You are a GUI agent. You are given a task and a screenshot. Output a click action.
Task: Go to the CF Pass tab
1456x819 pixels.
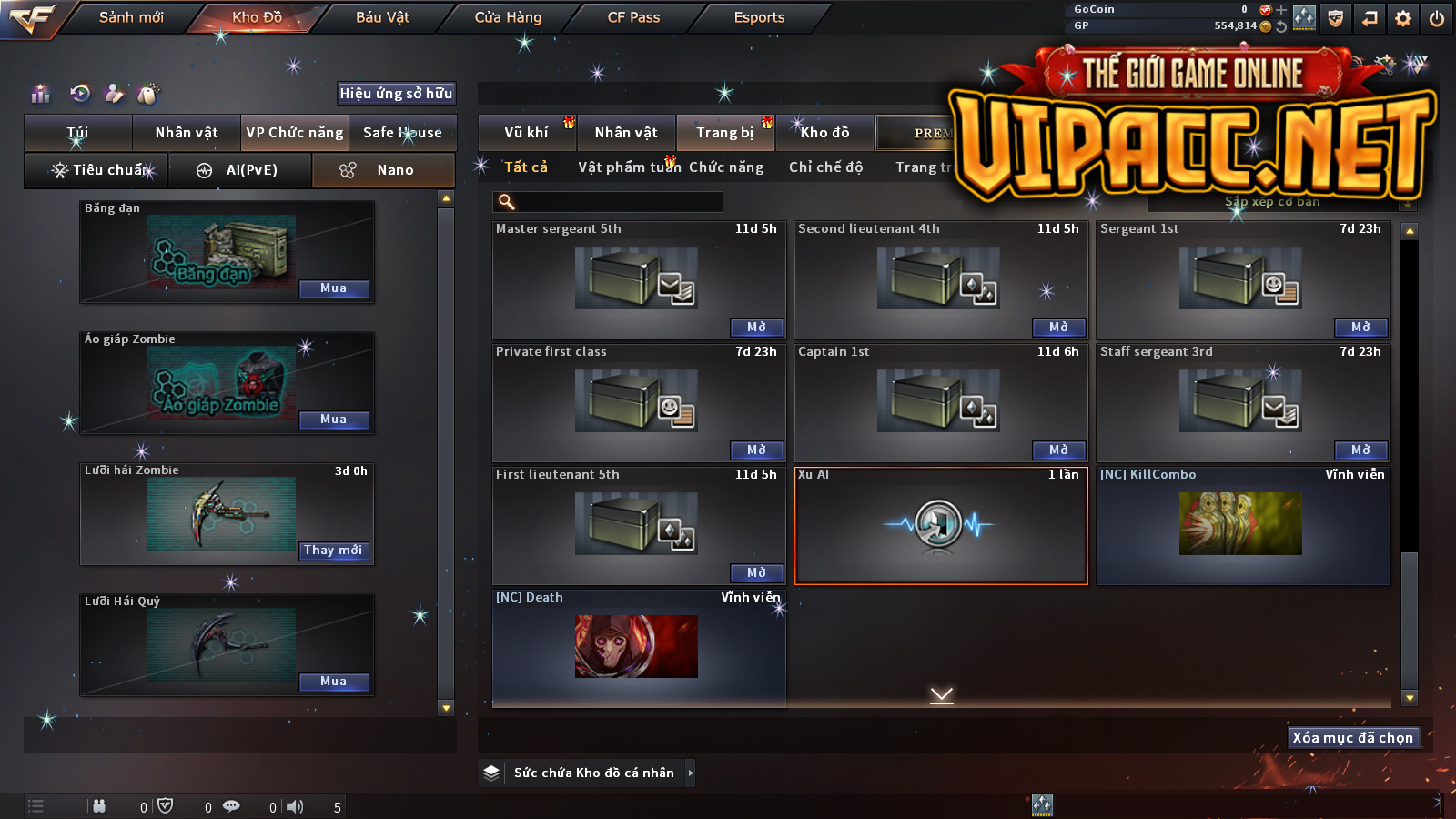(x=633, y=17)
